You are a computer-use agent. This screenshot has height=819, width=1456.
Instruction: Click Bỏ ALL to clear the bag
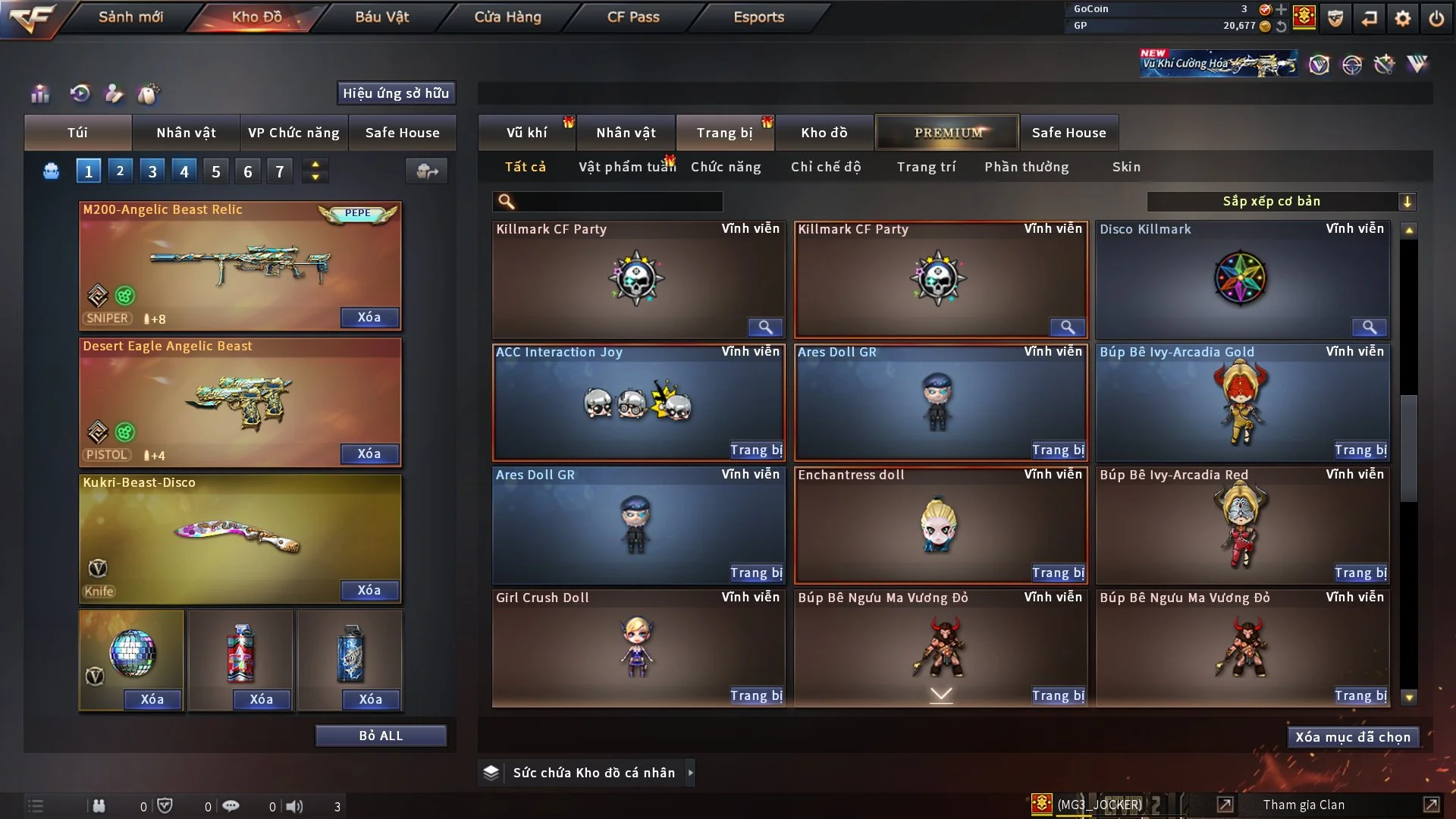click(x=381, y=736)
